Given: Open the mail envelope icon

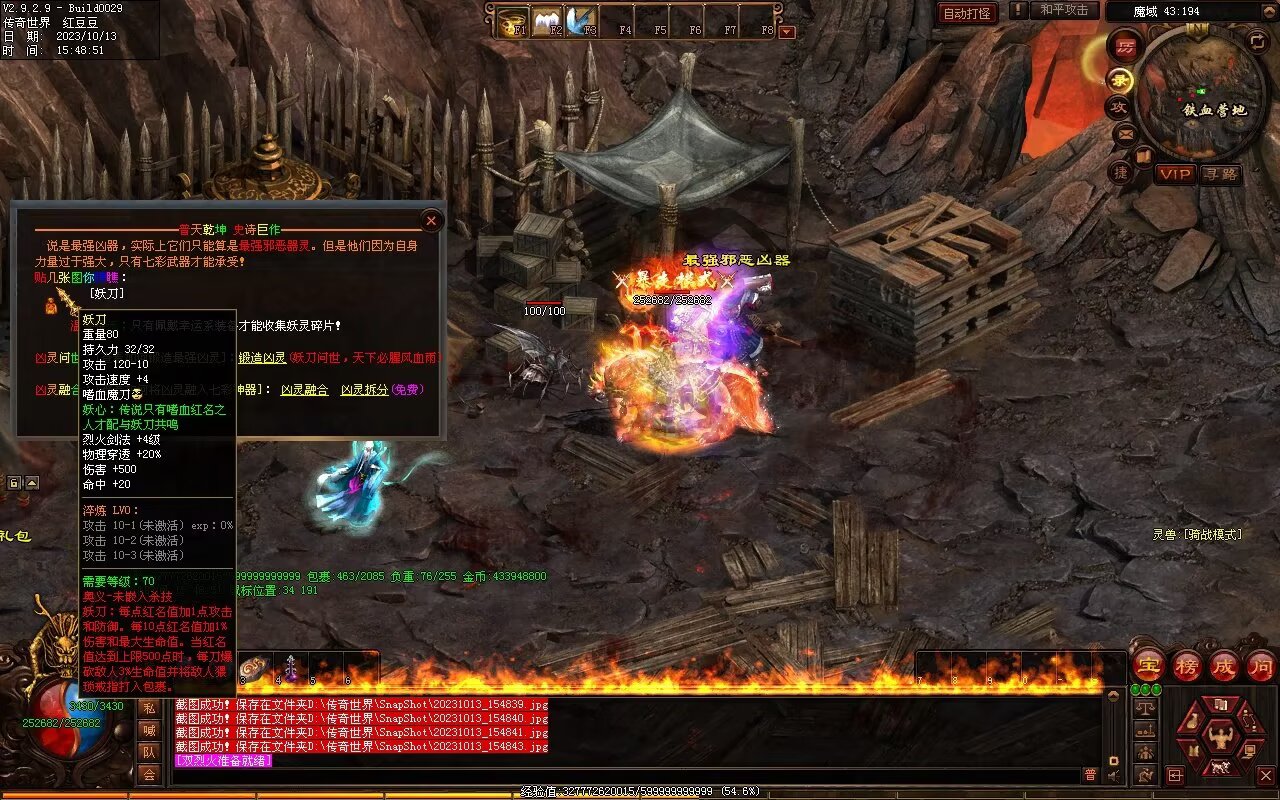Looking at the screenshot, I should click(x=1125, y=133).
